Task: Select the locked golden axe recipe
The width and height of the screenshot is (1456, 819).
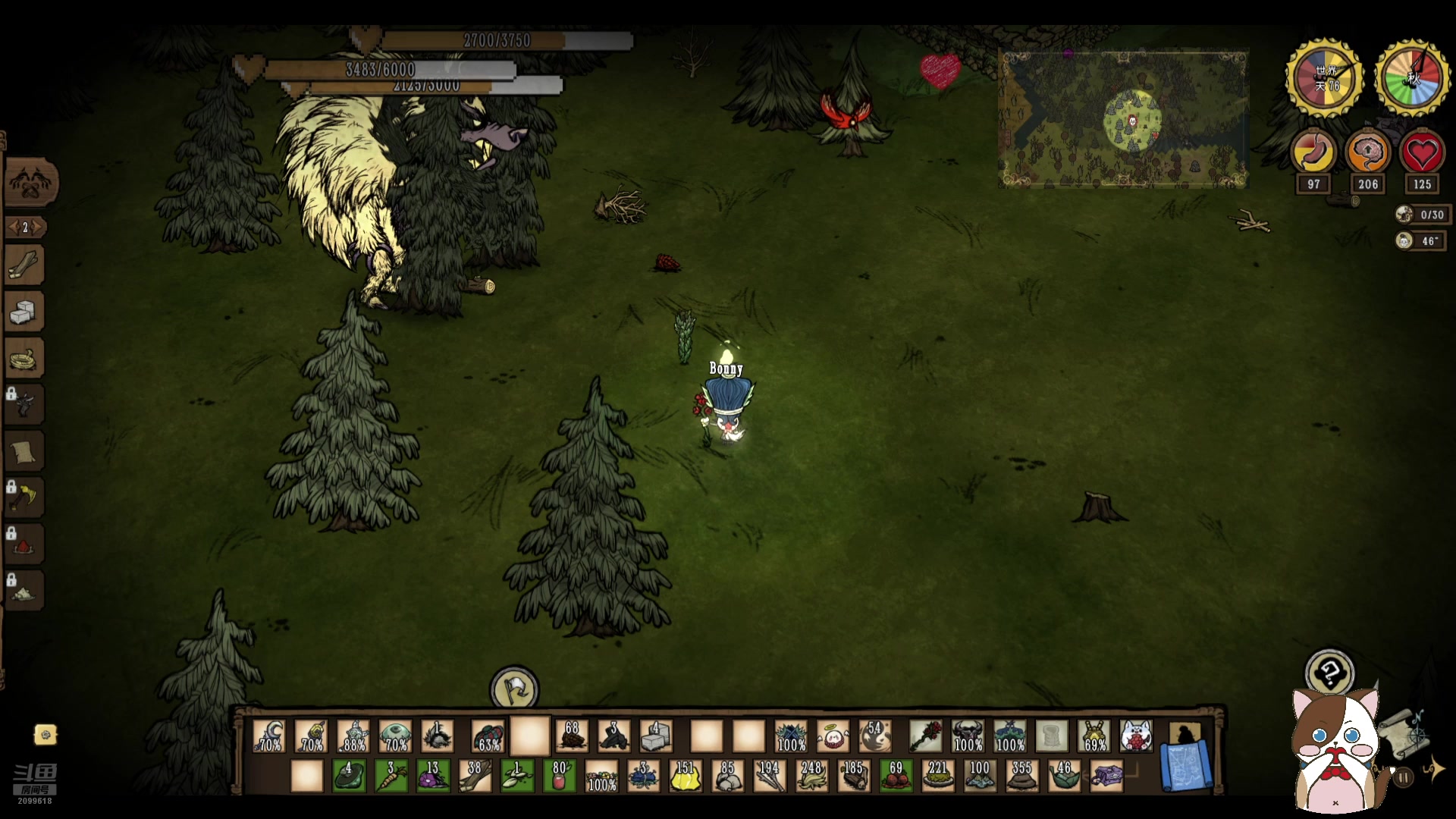Action: point(24,497)
